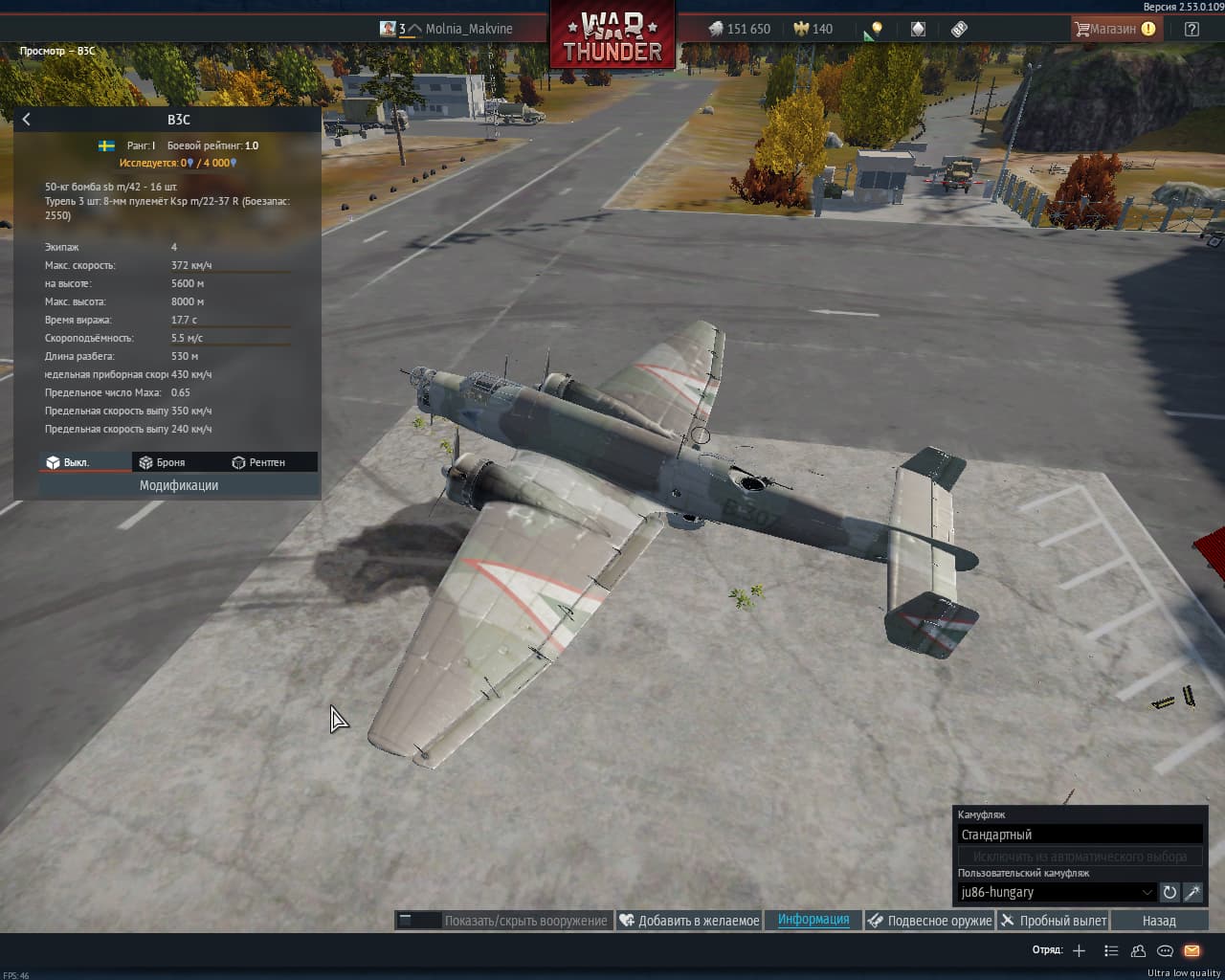Viewport: 1225px width, 980px height.
Task: Click Добавить в желаемое wishlist button
Action: pos(690,921)
